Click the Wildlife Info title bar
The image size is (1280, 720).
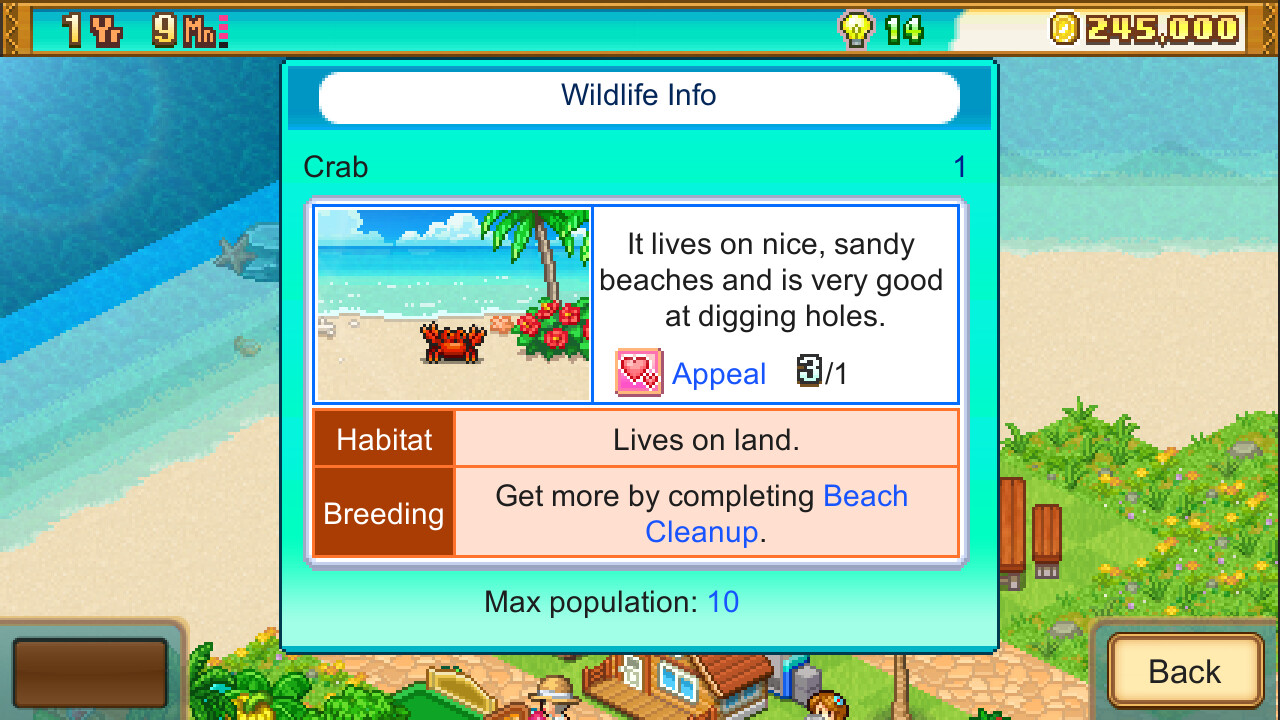[x=640, y=95]
